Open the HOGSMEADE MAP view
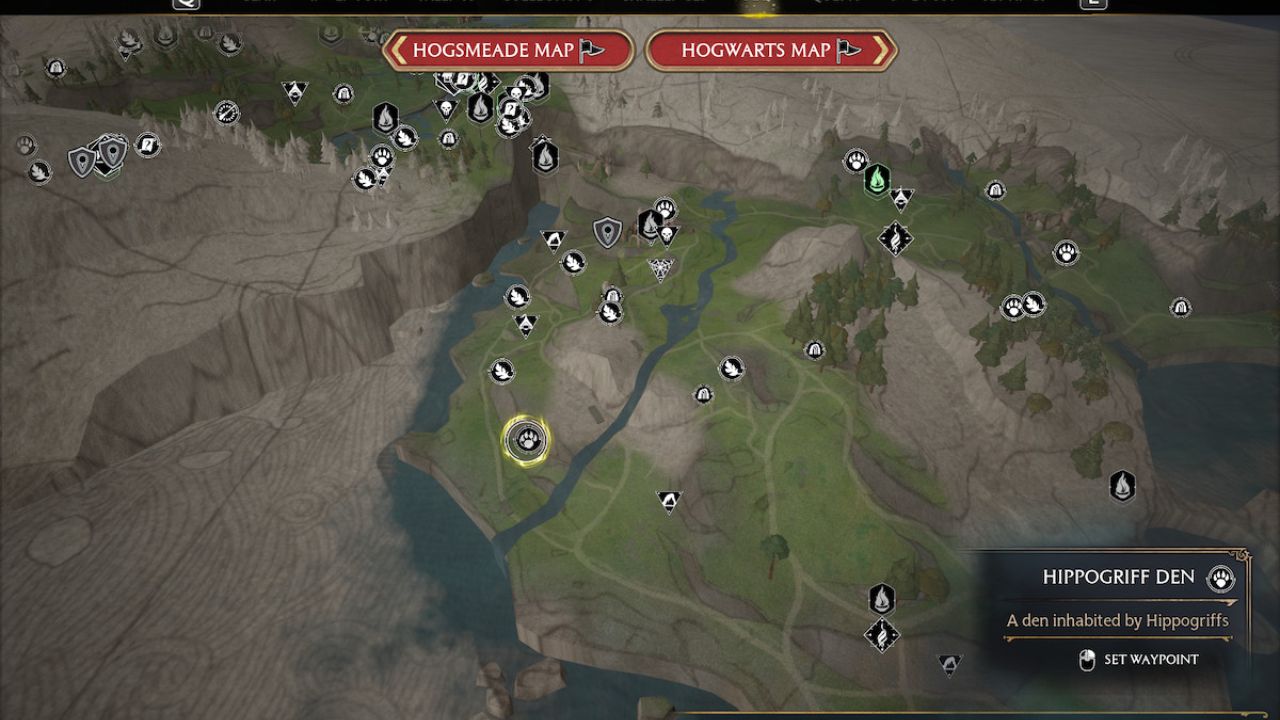The width and height of the screenshot is (1280, 720). point(511,52)
